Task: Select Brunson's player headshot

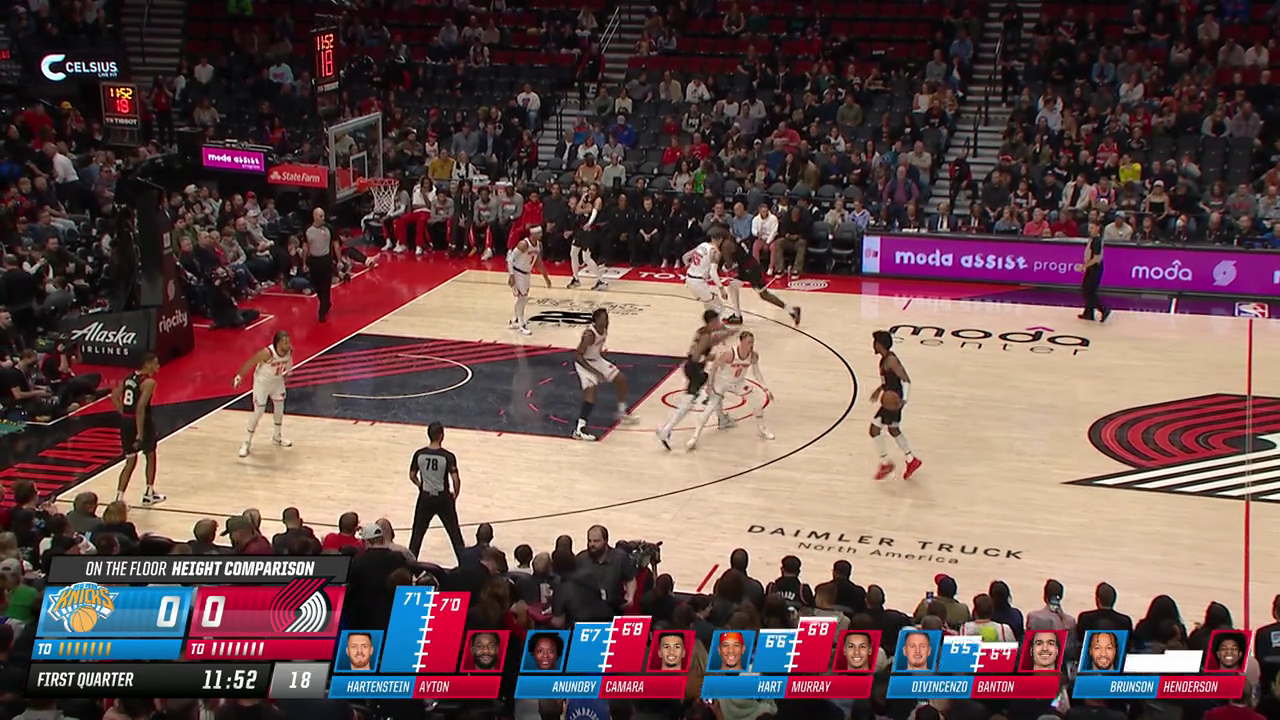Action: (x=1103, y=651)
